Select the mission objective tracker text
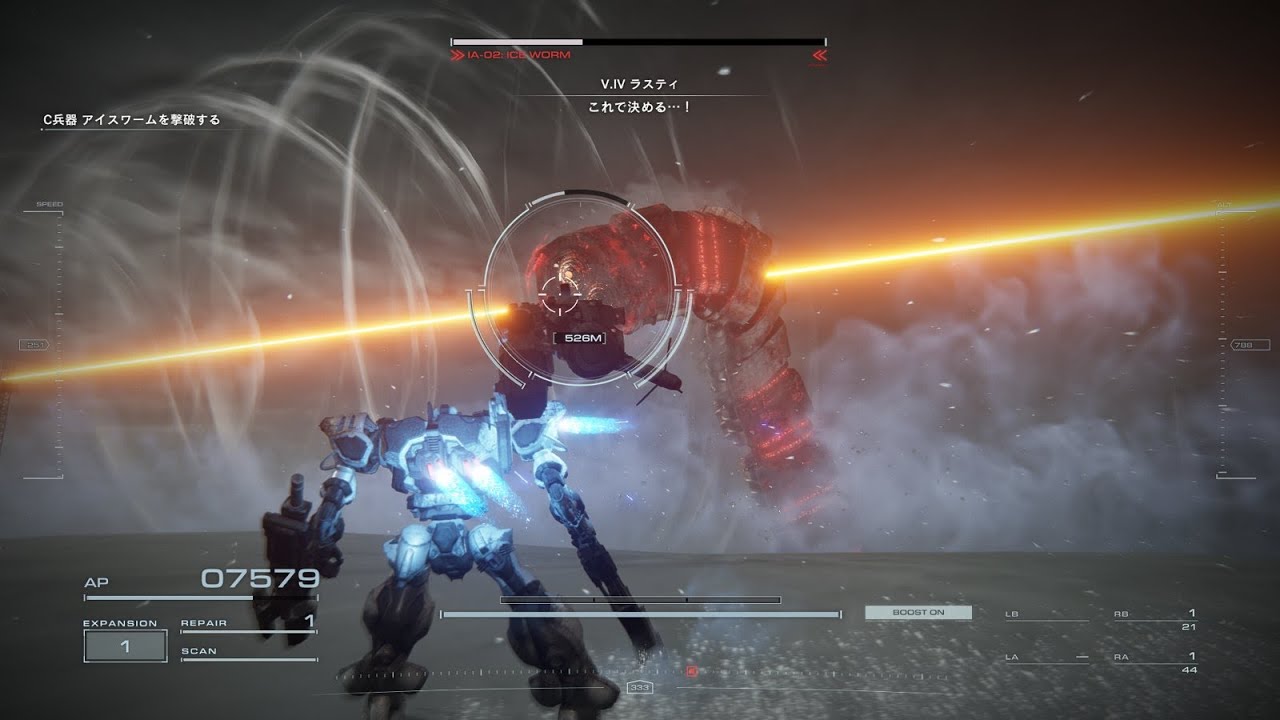This screenshot has height=720, width=1280. click(x=131, y=120)
